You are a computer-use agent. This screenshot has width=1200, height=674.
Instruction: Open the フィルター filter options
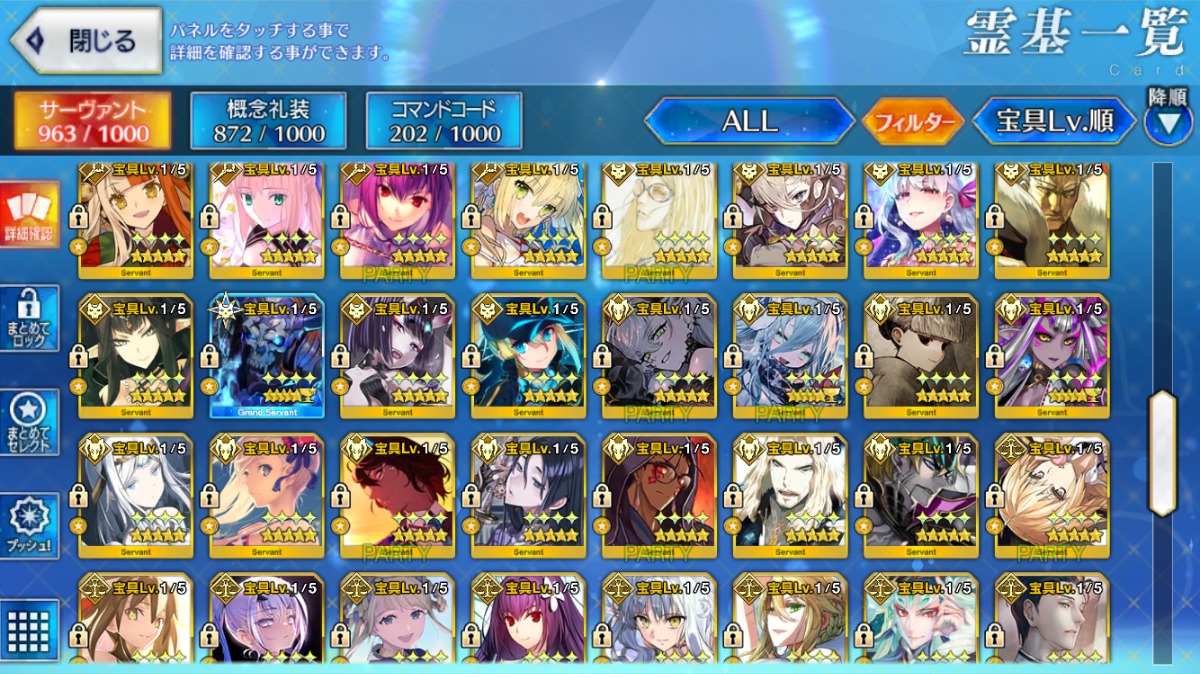click(x=912, y=123)
